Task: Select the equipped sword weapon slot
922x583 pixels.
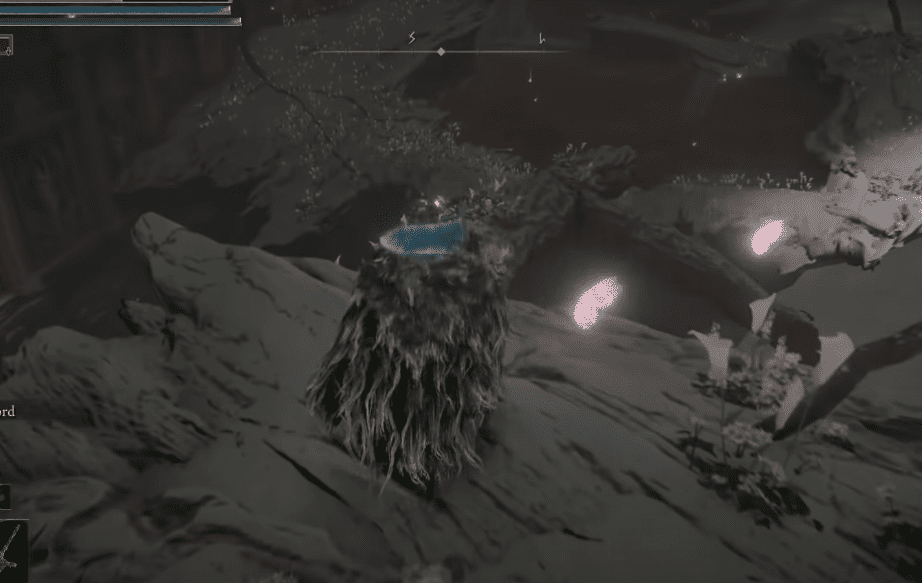Action: [9, 549]
